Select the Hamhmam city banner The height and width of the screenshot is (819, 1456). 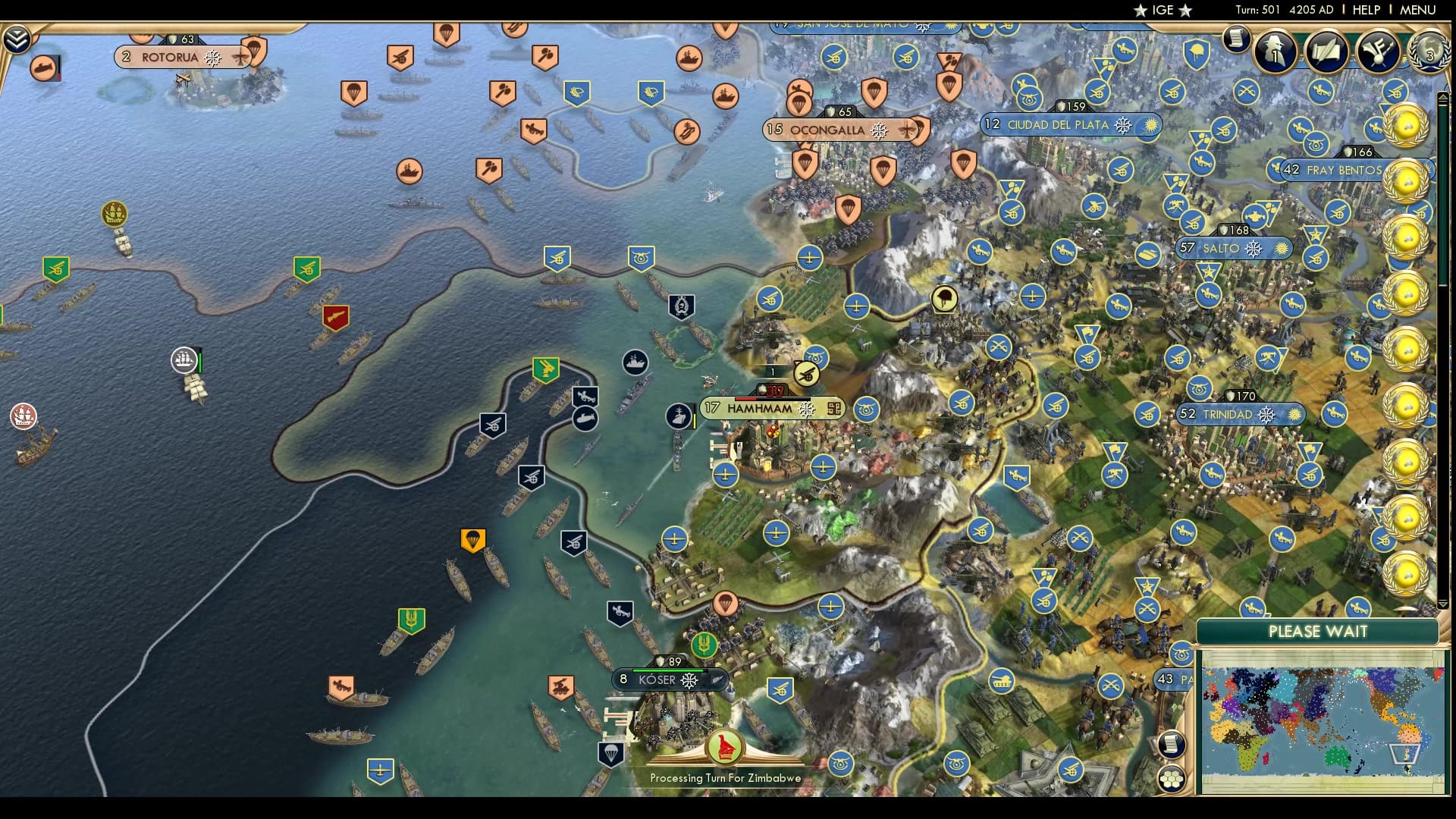[x=759, y=409]
